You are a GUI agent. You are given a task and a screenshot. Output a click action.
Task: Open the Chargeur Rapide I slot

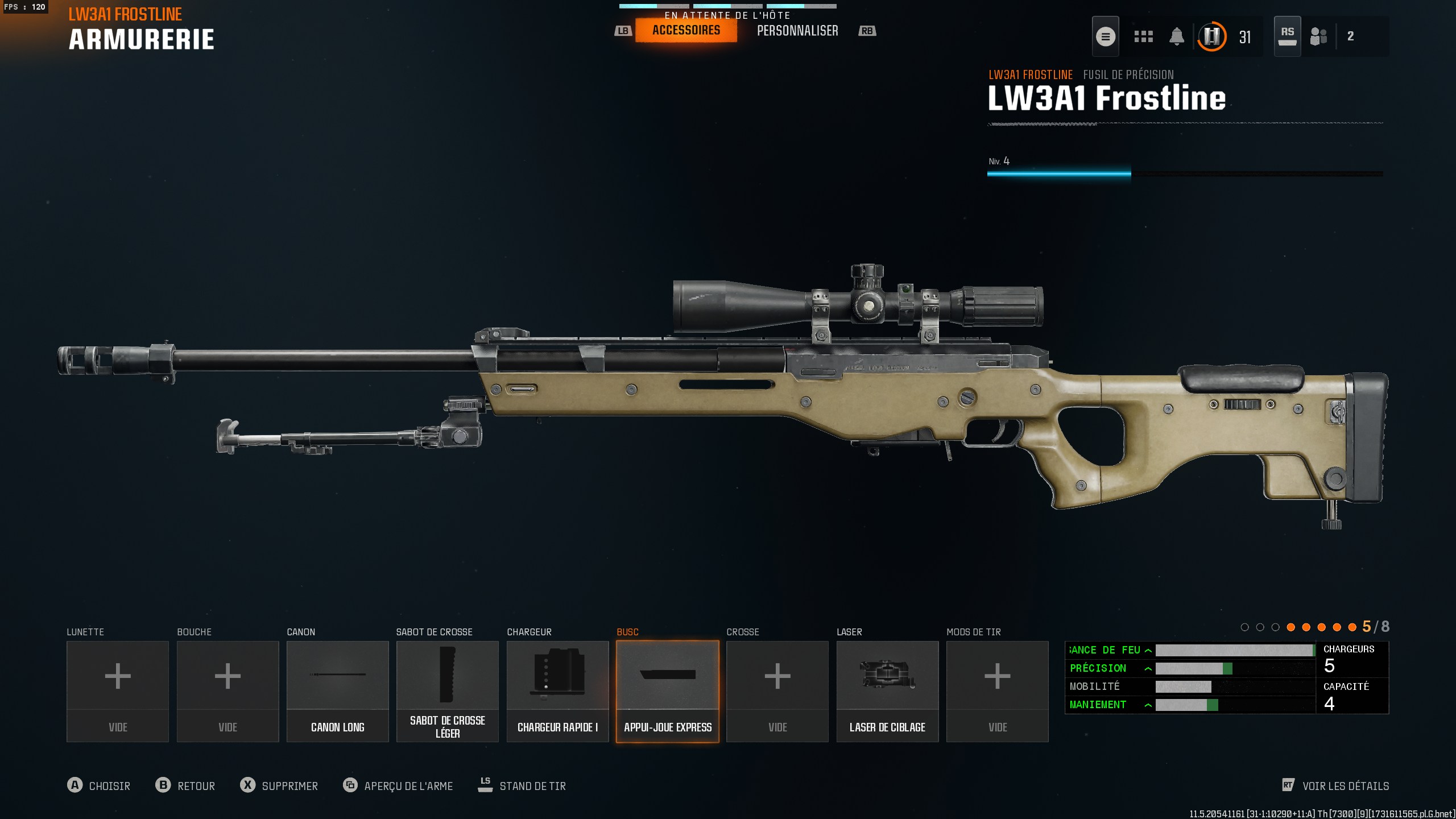[557, 691]
